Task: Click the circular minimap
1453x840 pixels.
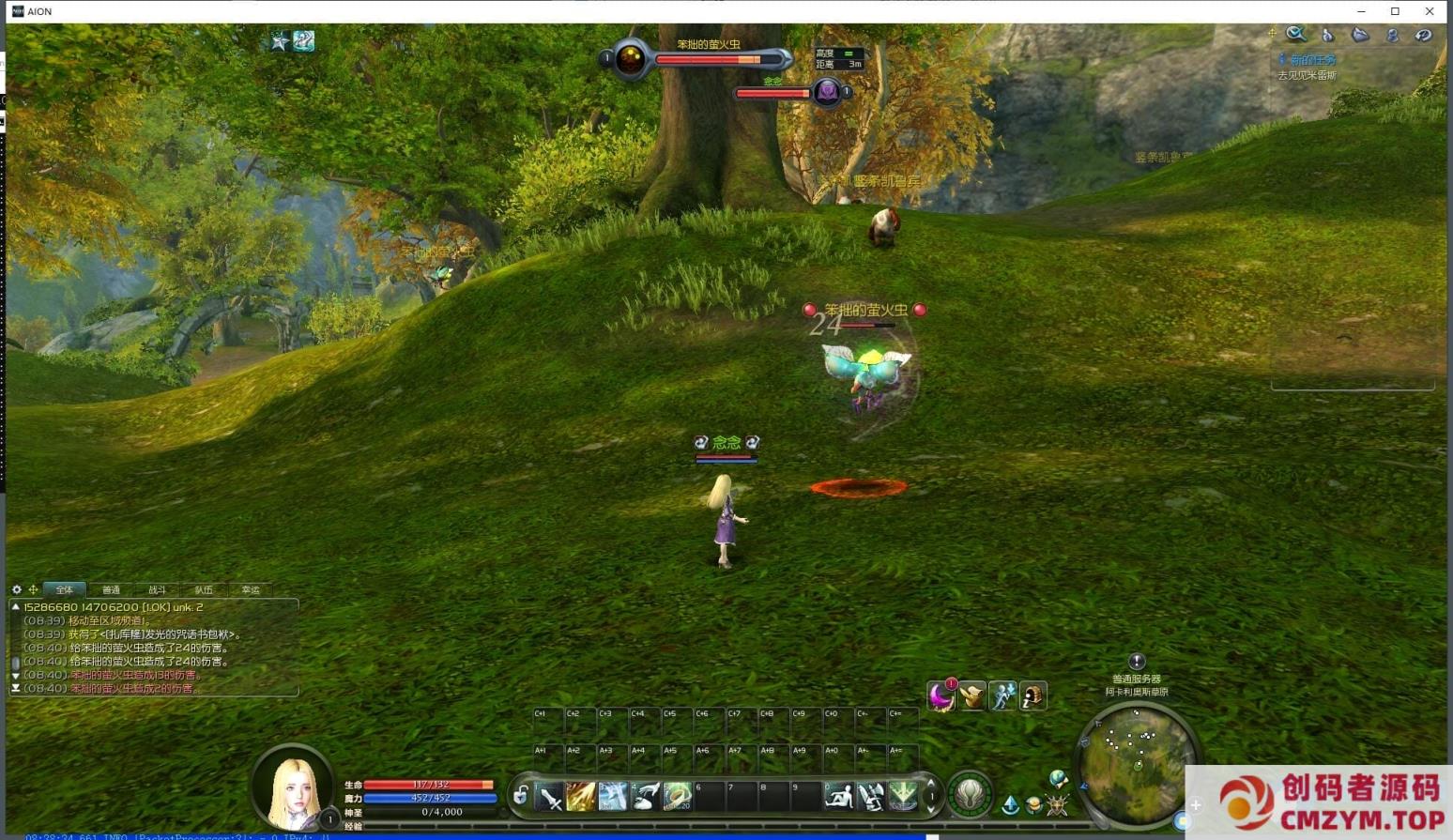Action: point(1136,760)
